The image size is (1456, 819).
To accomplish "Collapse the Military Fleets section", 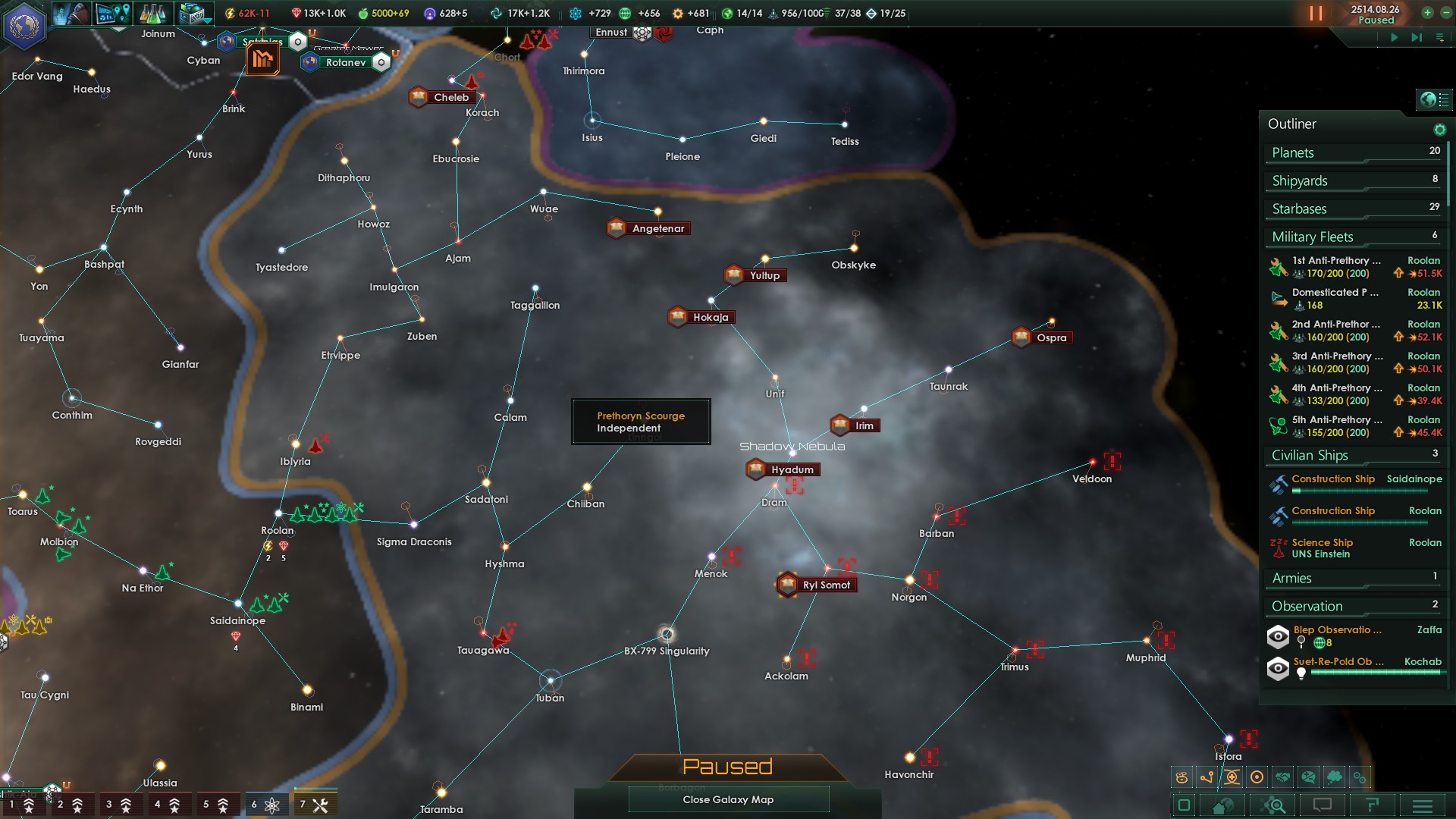I will click(x=1313, y=237).
